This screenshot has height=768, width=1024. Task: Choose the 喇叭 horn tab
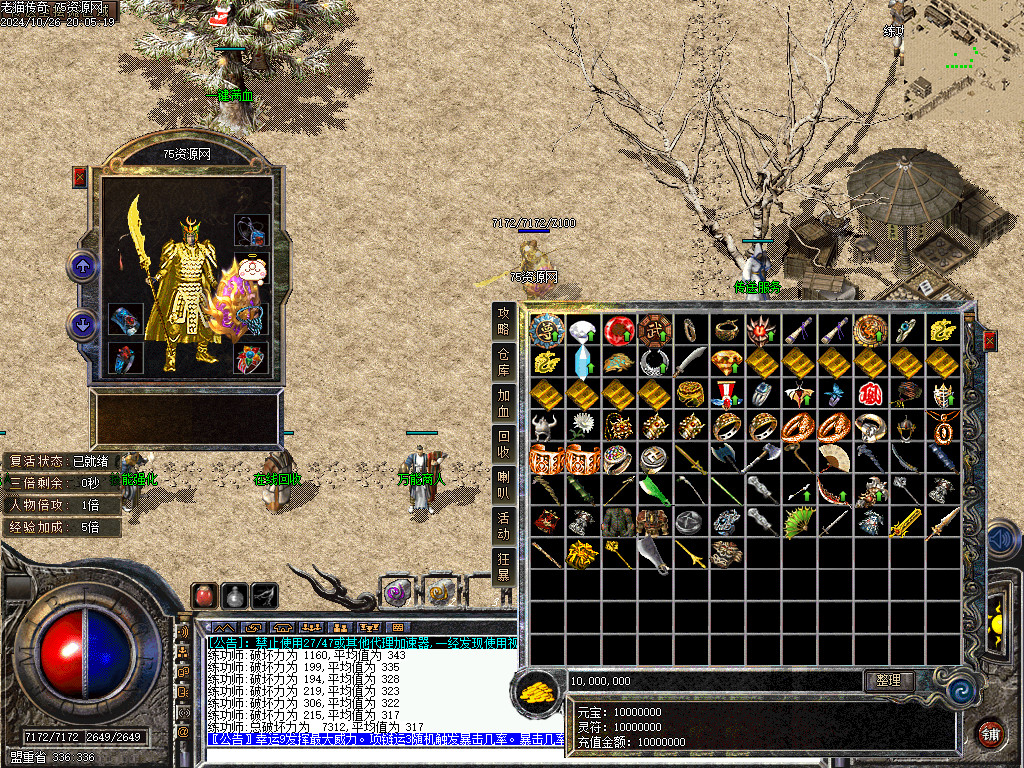pyautogui.click(x=504, y=486)
